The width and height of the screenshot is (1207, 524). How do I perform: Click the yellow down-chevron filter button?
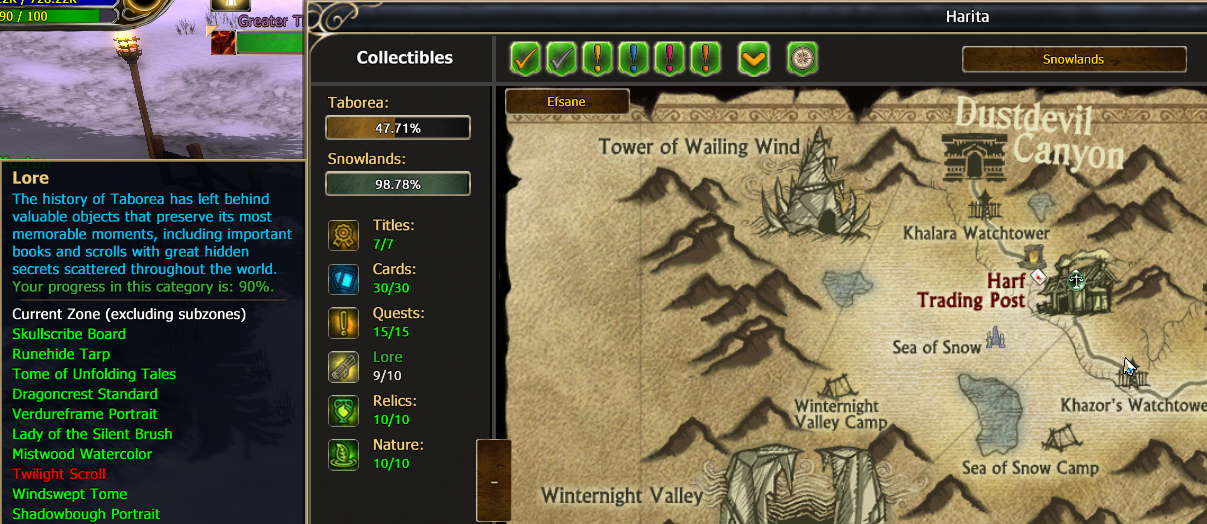coord(754,58)
